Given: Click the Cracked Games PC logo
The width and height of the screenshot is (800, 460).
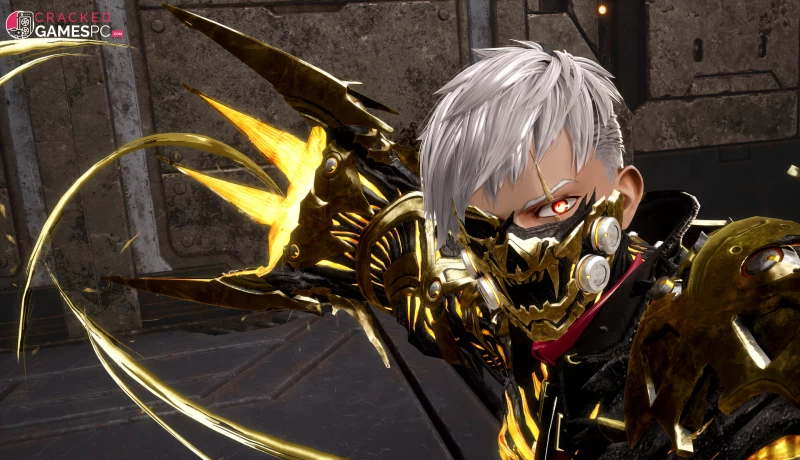Looking at the screenshot, I should coord(64,24).
